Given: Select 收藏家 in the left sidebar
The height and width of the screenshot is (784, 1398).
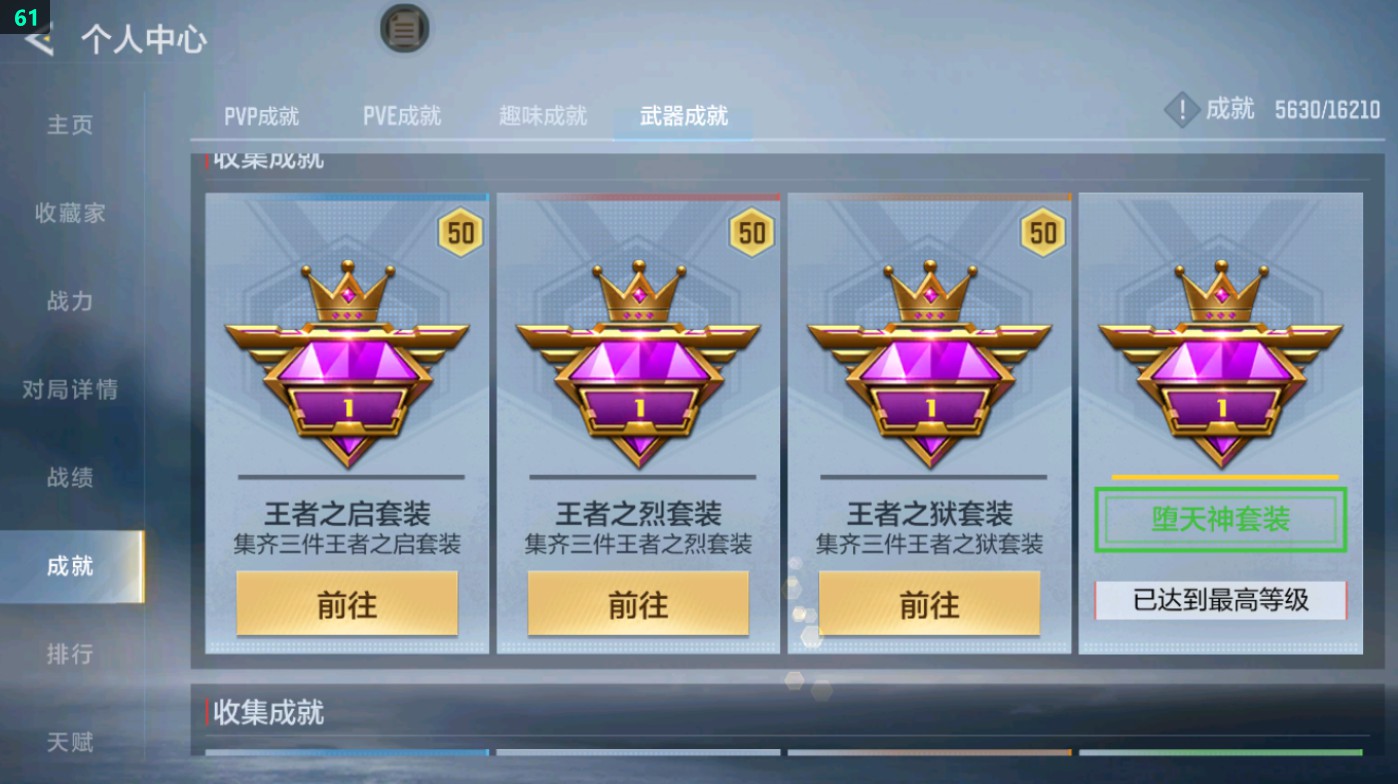Looking at the screenshot, I should [66, 213].
